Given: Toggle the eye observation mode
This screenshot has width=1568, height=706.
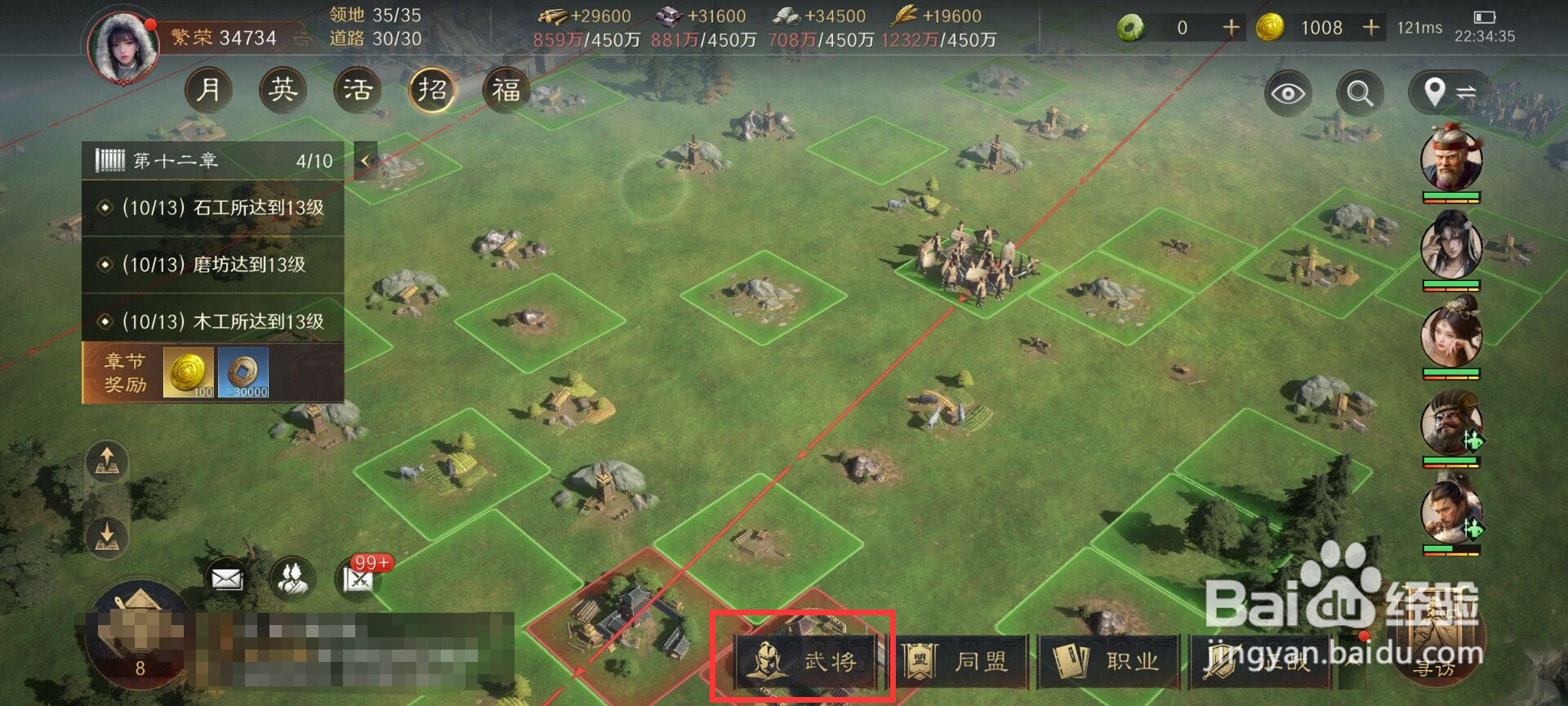Looking at the screenshot, I should coord(1288,93).
